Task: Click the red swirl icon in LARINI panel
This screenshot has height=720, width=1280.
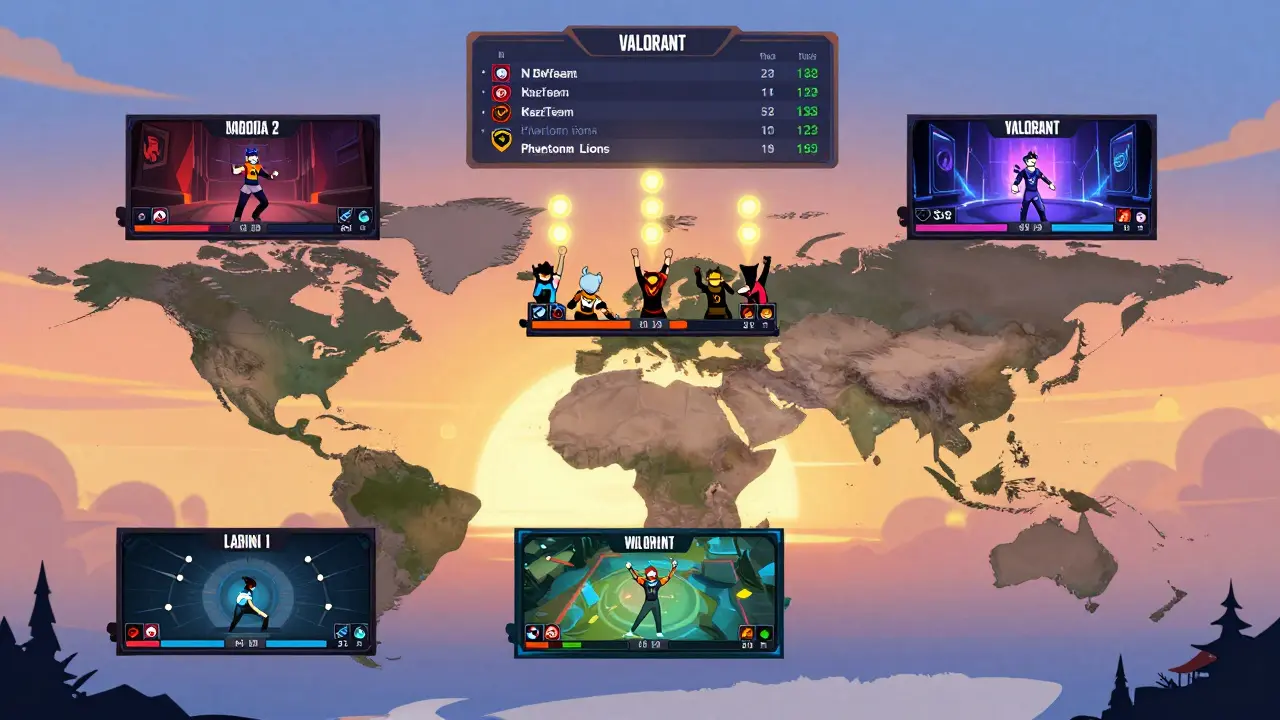Action: pyautogui.click(x=134, y=632)
